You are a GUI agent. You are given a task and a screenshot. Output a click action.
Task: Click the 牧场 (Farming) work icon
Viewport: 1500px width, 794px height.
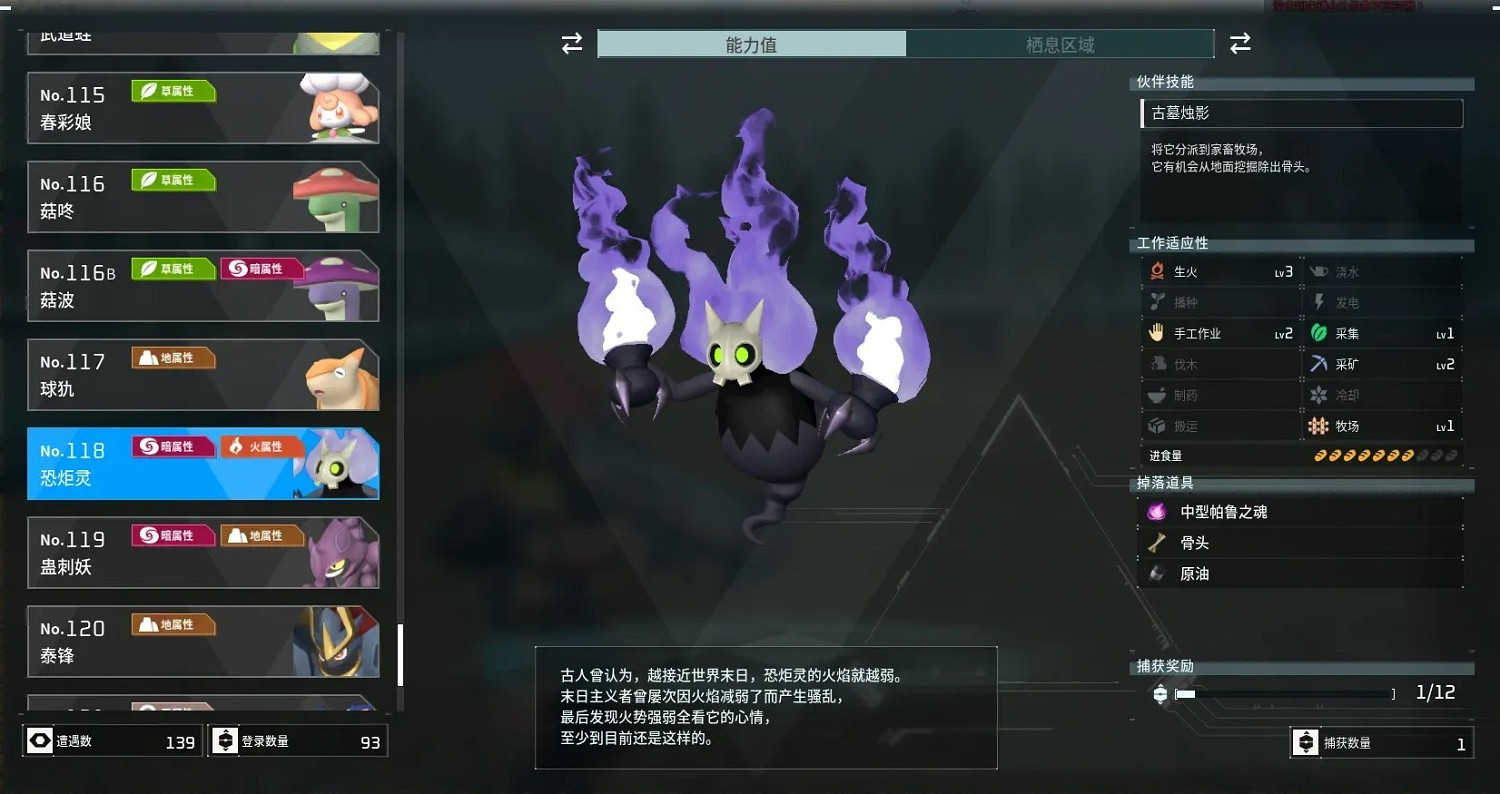pos(1319,425)
